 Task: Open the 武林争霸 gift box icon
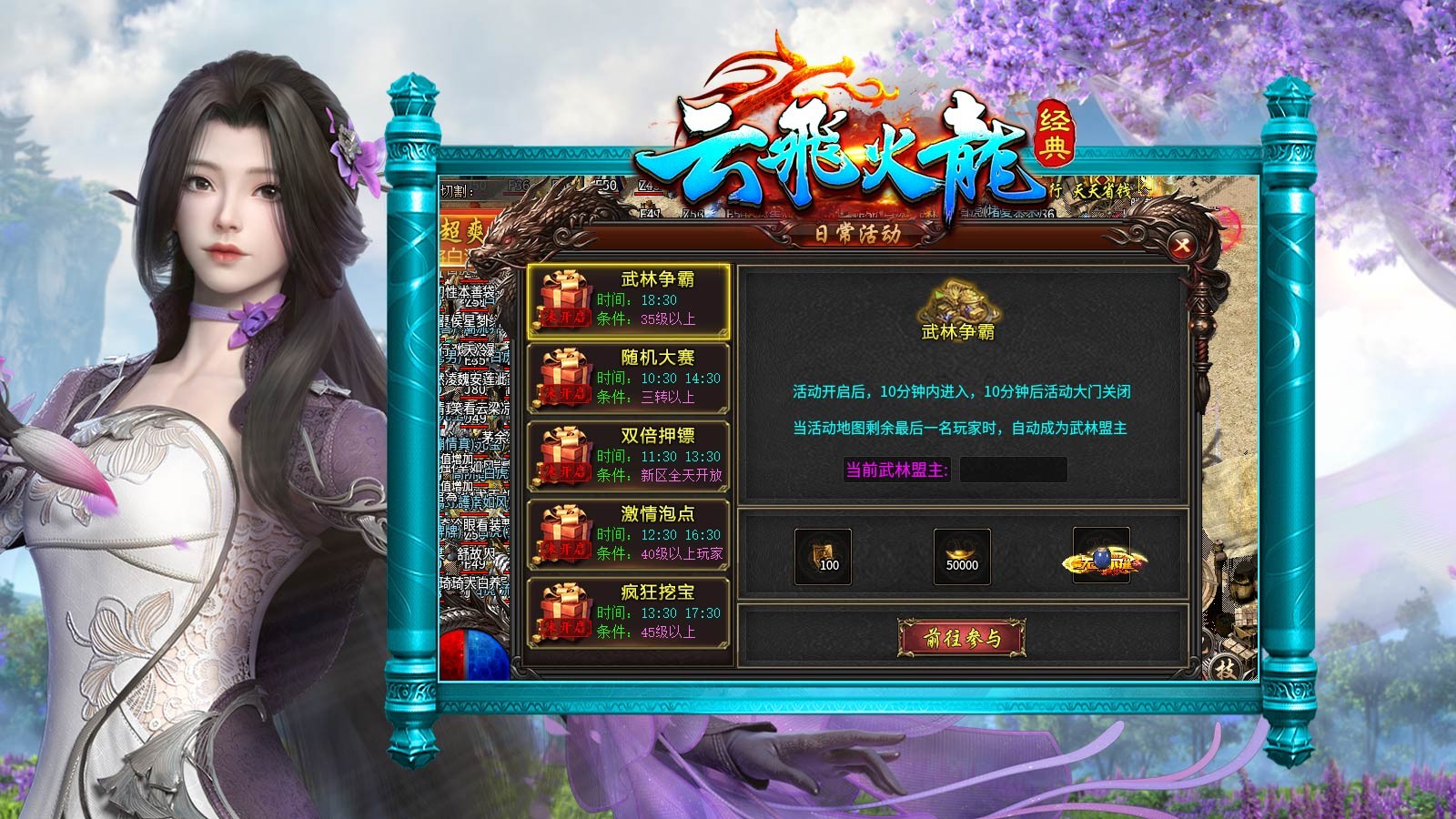tap(561, 297)
